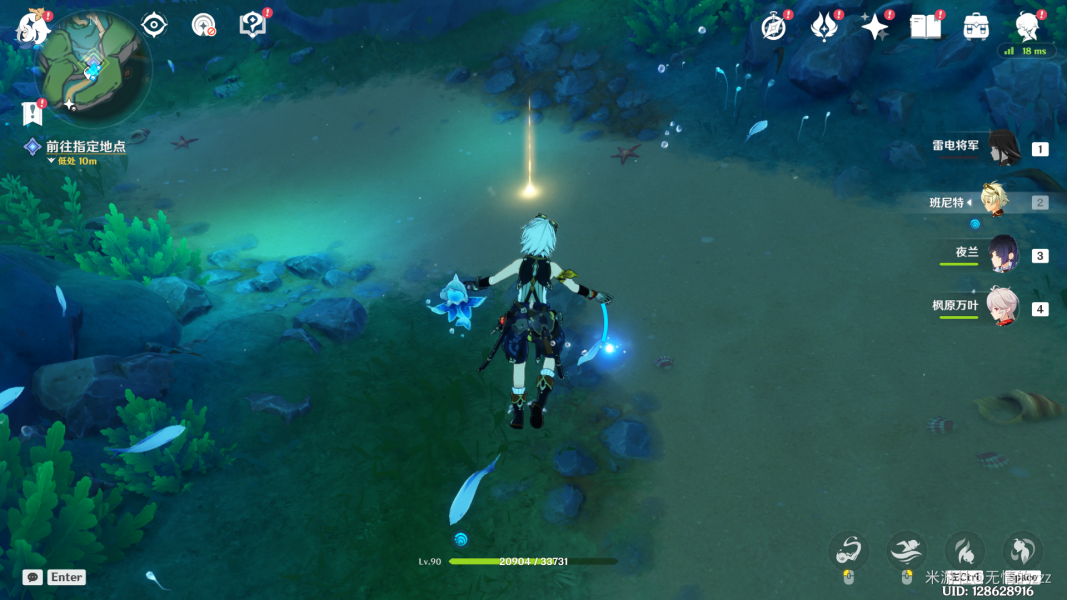Open the speech-bubble book guide icon
The image size is (1067, 600).
(x=253, y=25)
